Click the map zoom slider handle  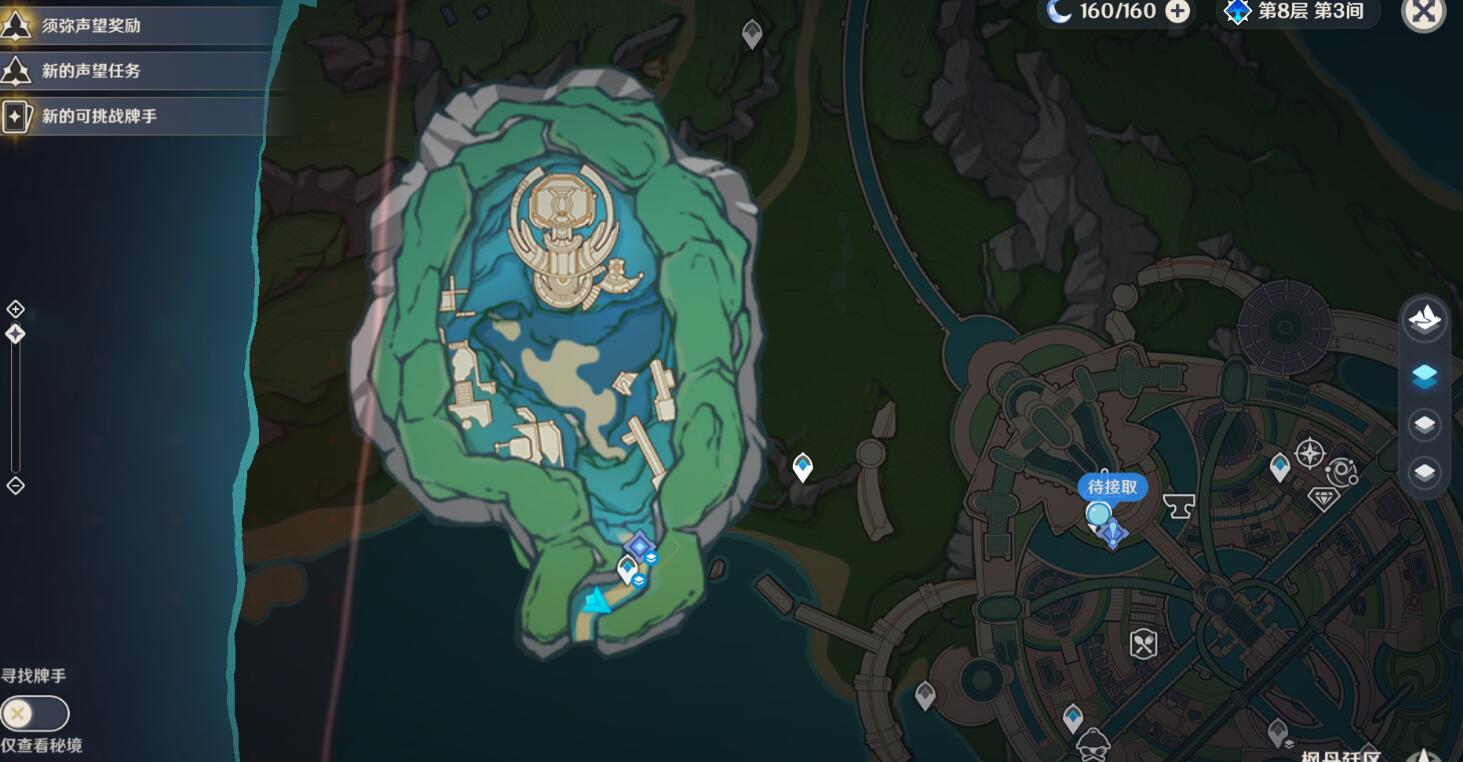click(x=15, y=334)
